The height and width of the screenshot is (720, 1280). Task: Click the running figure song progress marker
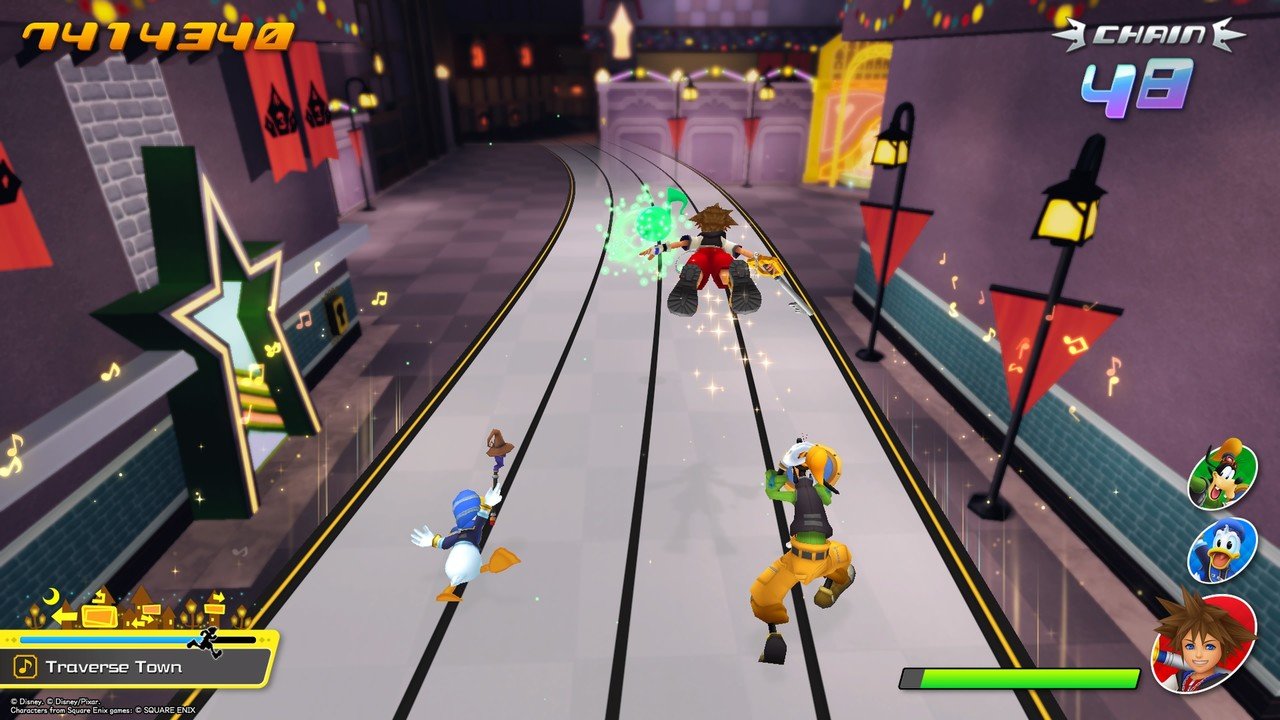point(205,640)
